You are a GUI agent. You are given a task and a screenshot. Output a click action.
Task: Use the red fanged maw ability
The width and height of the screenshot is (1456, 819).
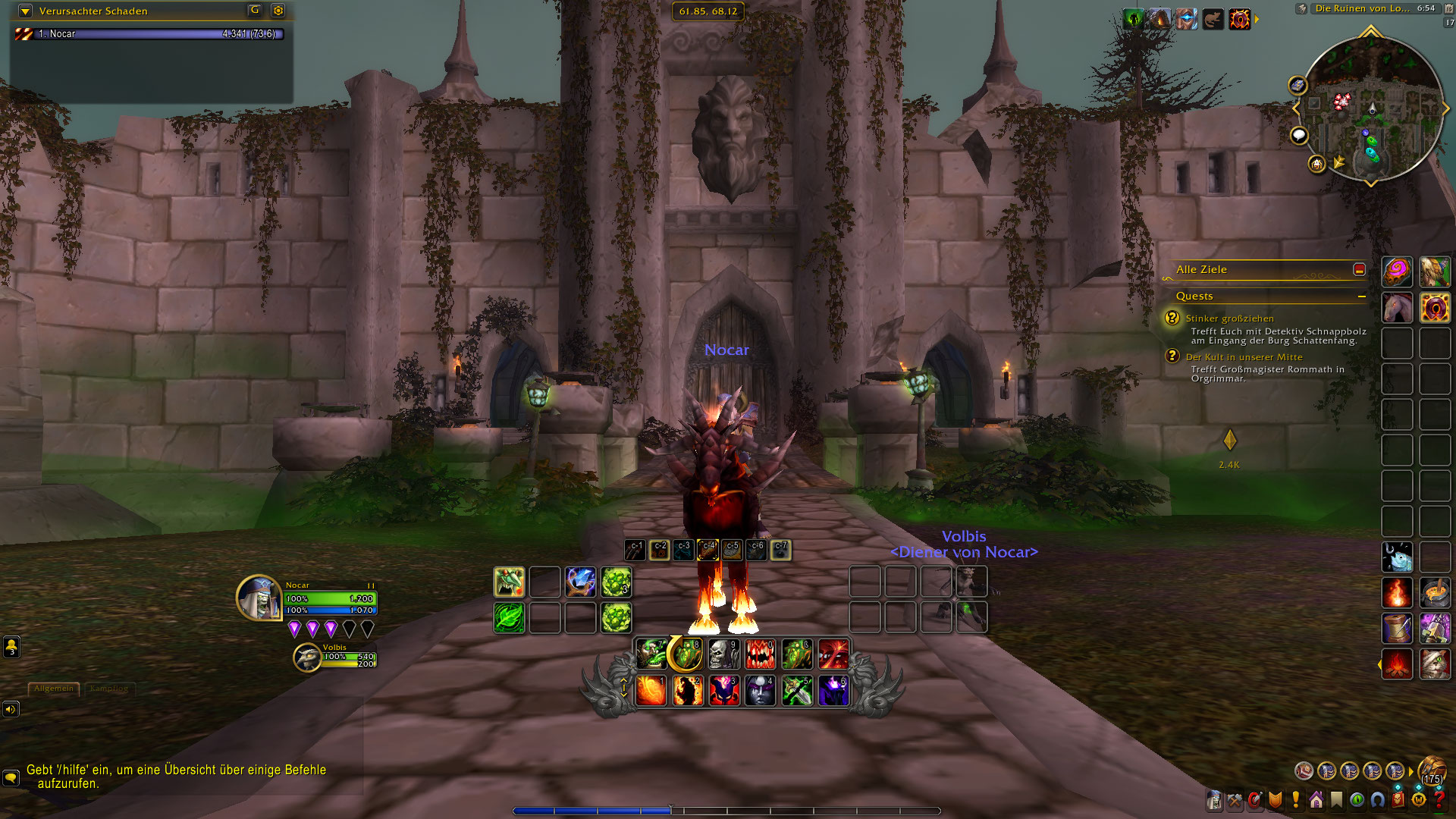coord(760,654)
